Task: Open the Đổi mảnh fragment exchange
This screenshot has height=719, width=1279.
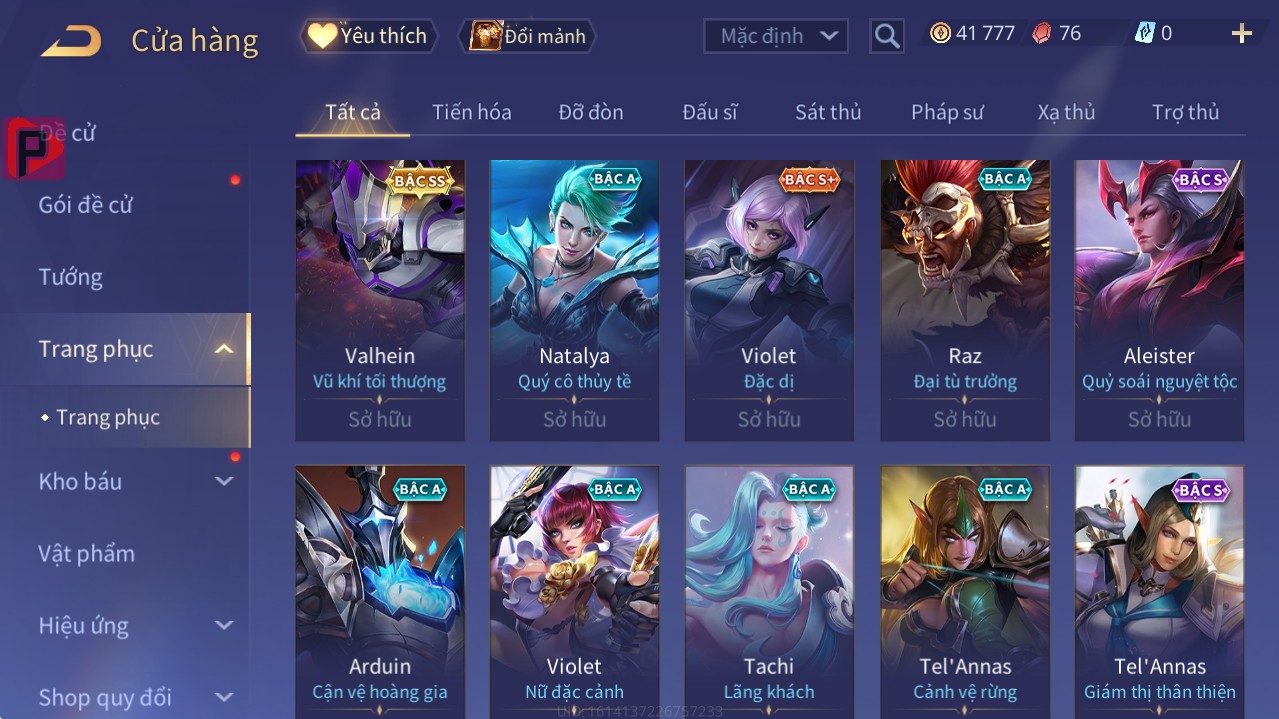Action: coord(528,36)
